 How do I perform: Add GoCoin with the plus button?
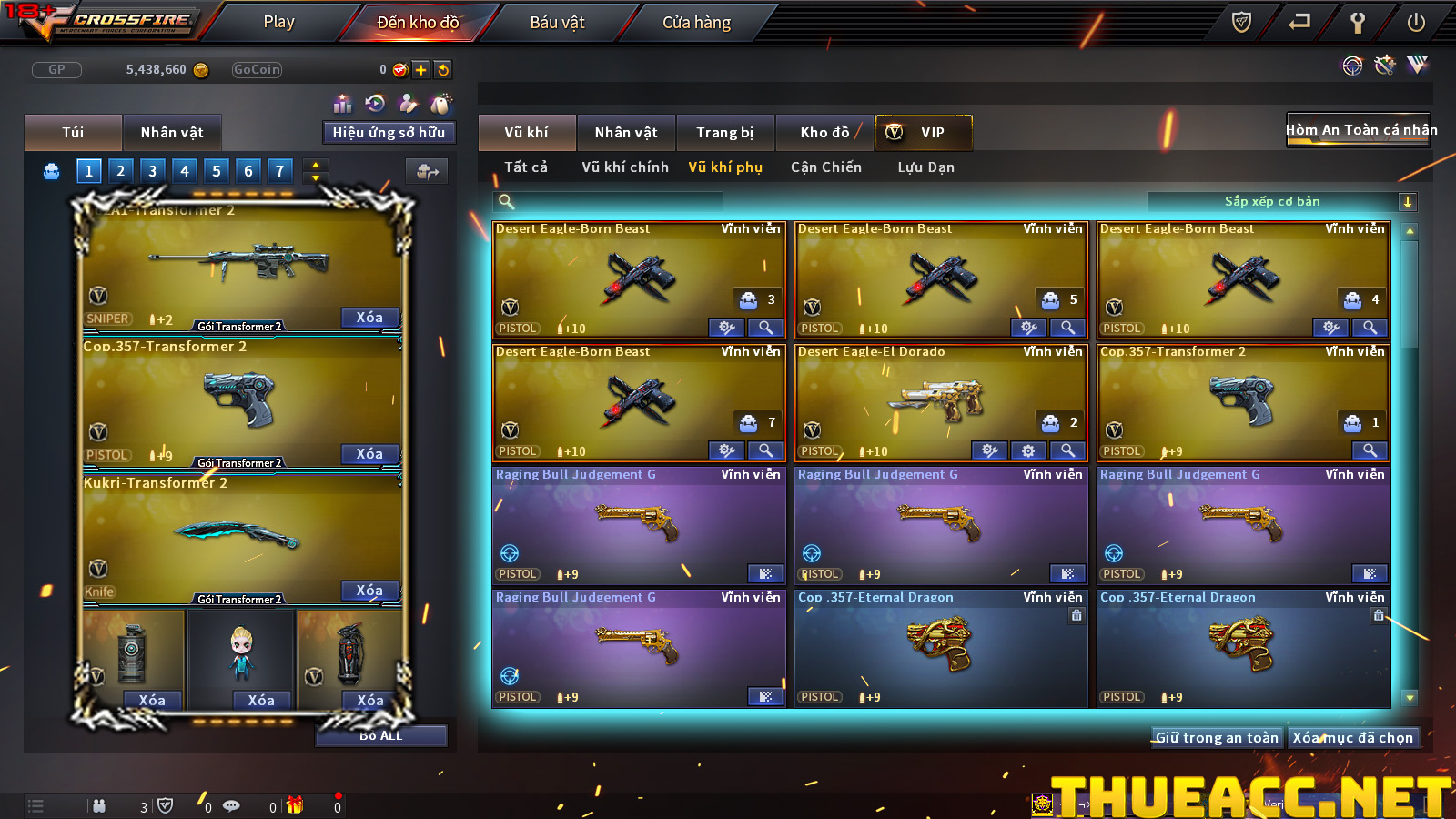pos(420,70)
